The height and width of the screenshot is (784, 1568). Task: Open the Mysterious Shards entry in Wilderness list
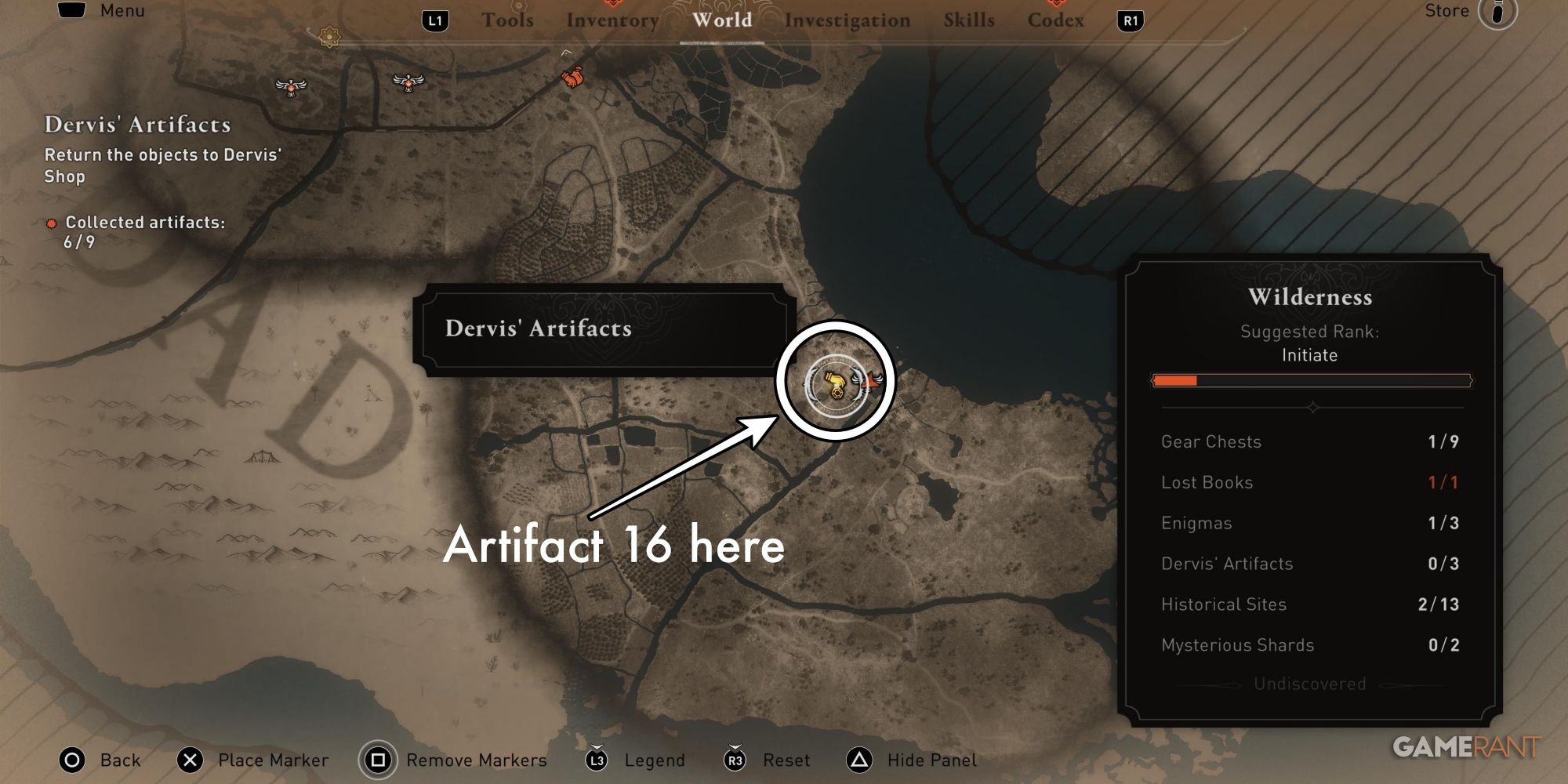point(1238,644)
